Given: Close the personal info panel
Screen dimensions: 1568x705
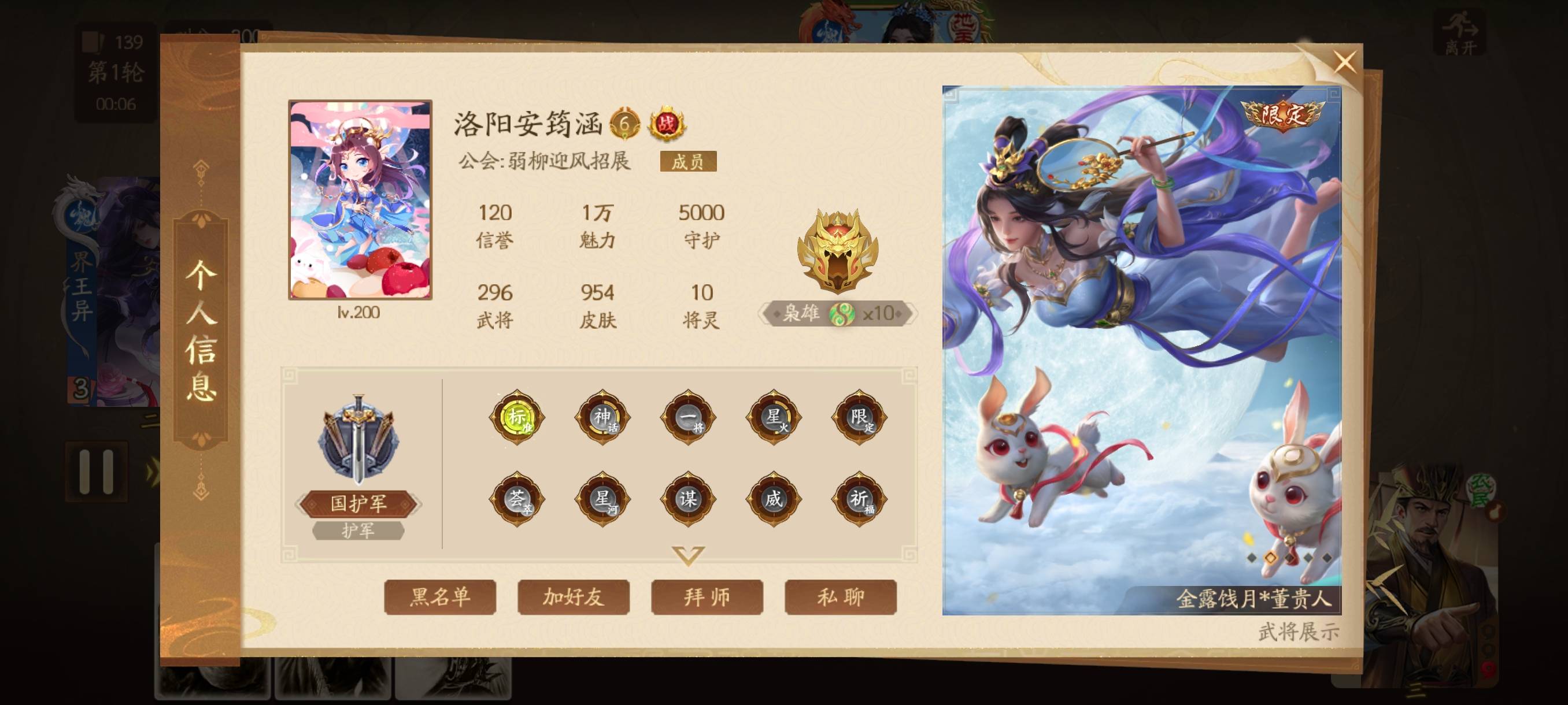Looking at the screenshot, I should 1344,61.
